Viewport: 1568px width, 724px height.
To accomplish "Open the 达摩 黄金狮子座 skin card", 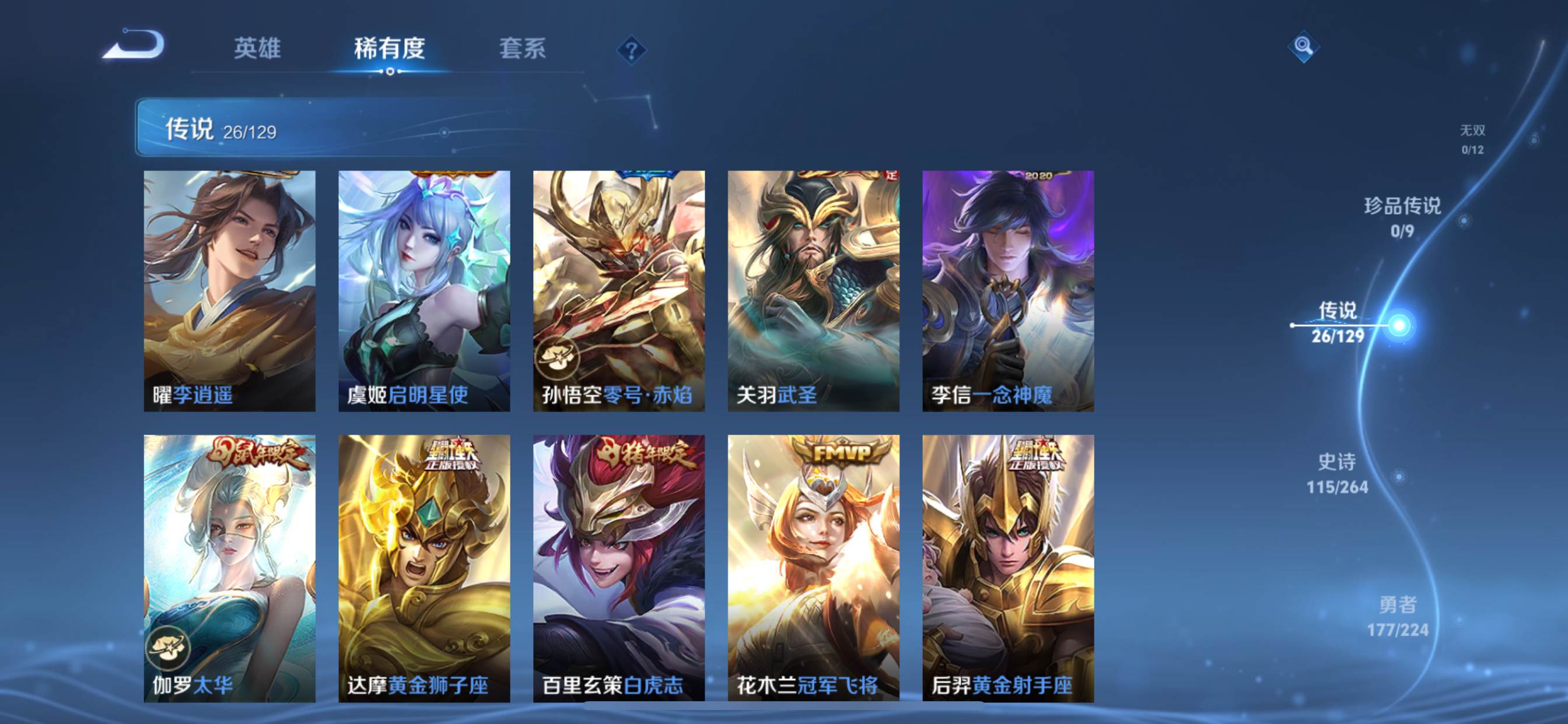I will point(424,568).
